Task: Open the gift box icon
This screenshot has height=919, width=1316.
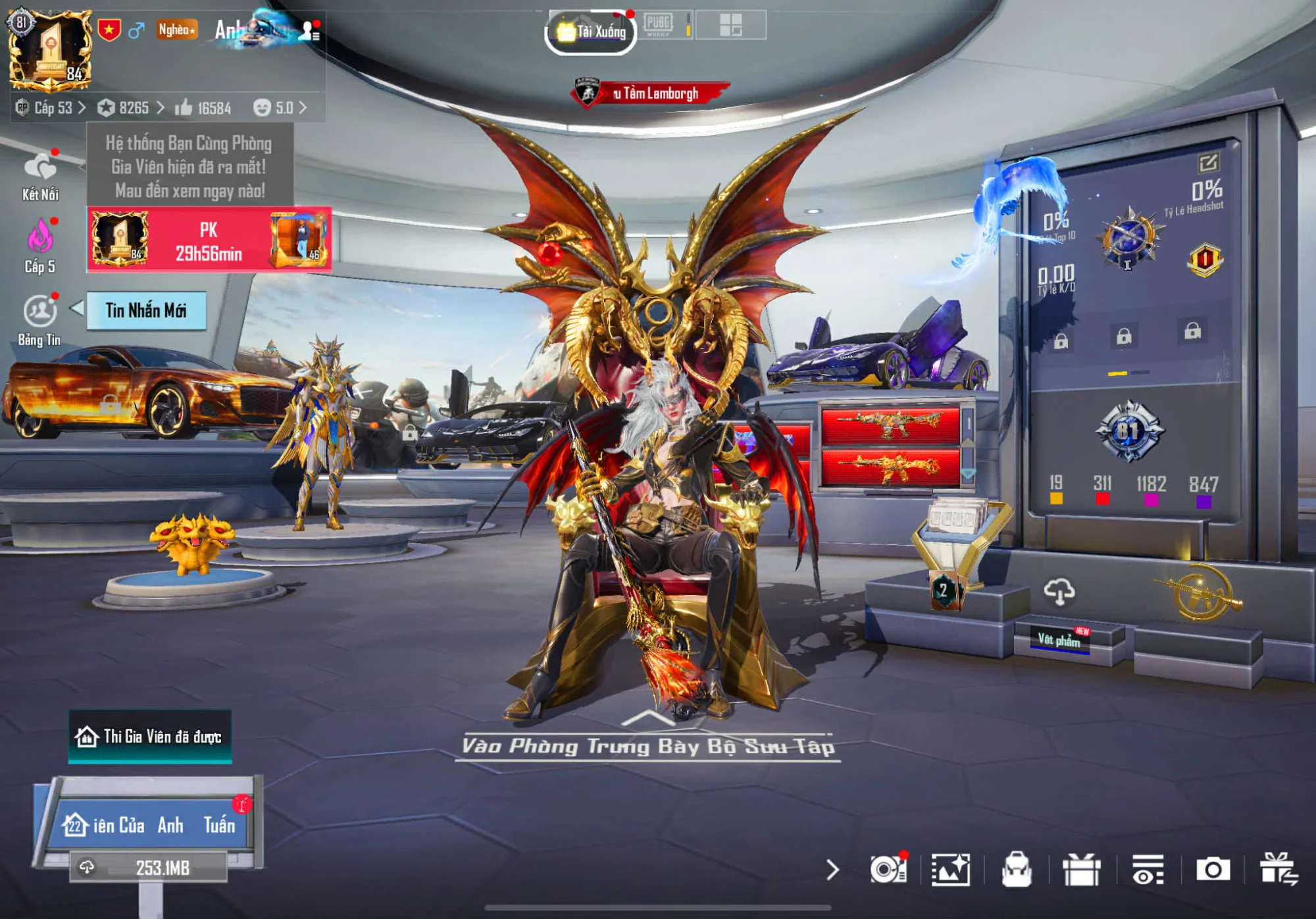Action: click(x=1081, y=870)
